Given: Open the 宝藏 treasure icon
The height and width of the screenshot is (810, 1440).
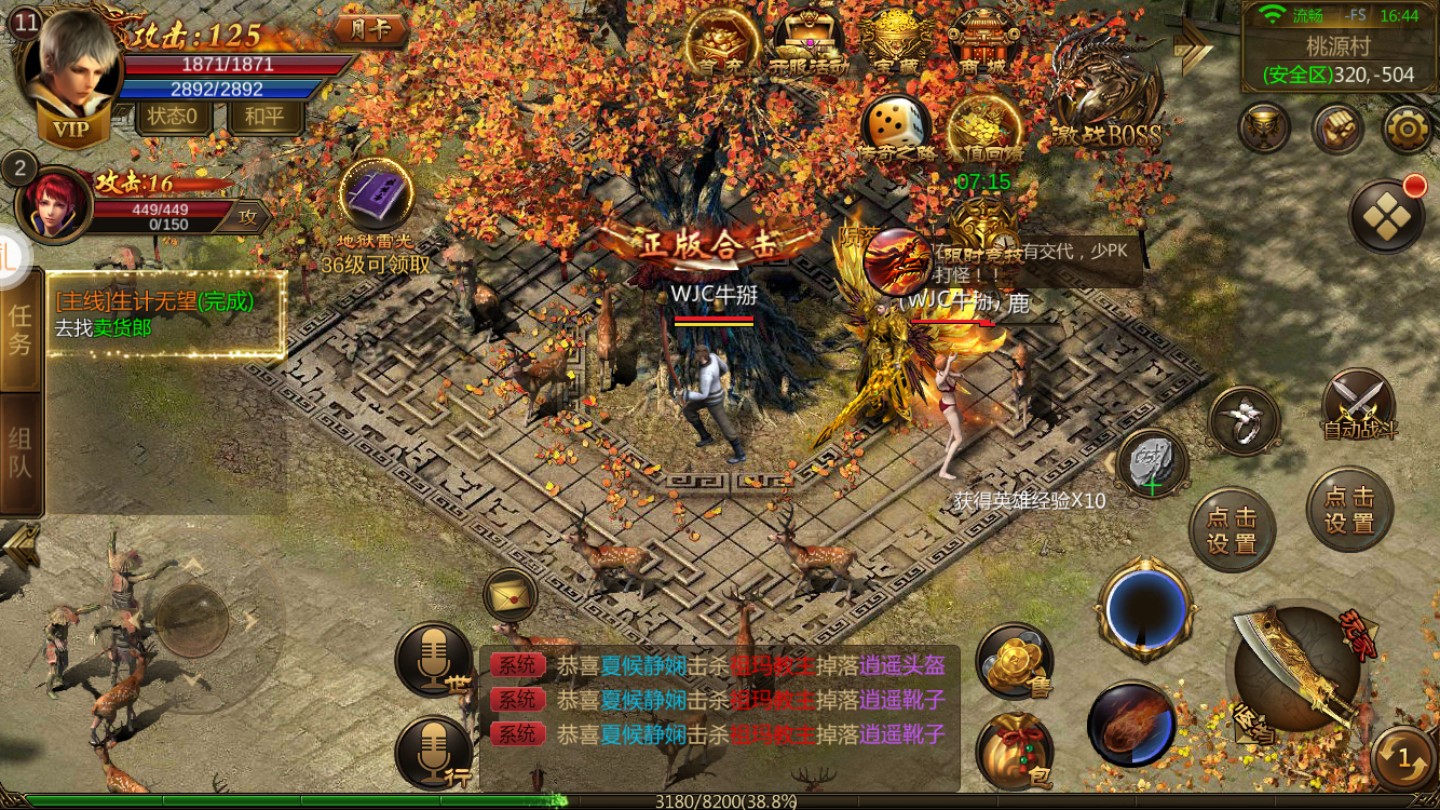Looking at the screenshot, I should (x=897, y=42).
